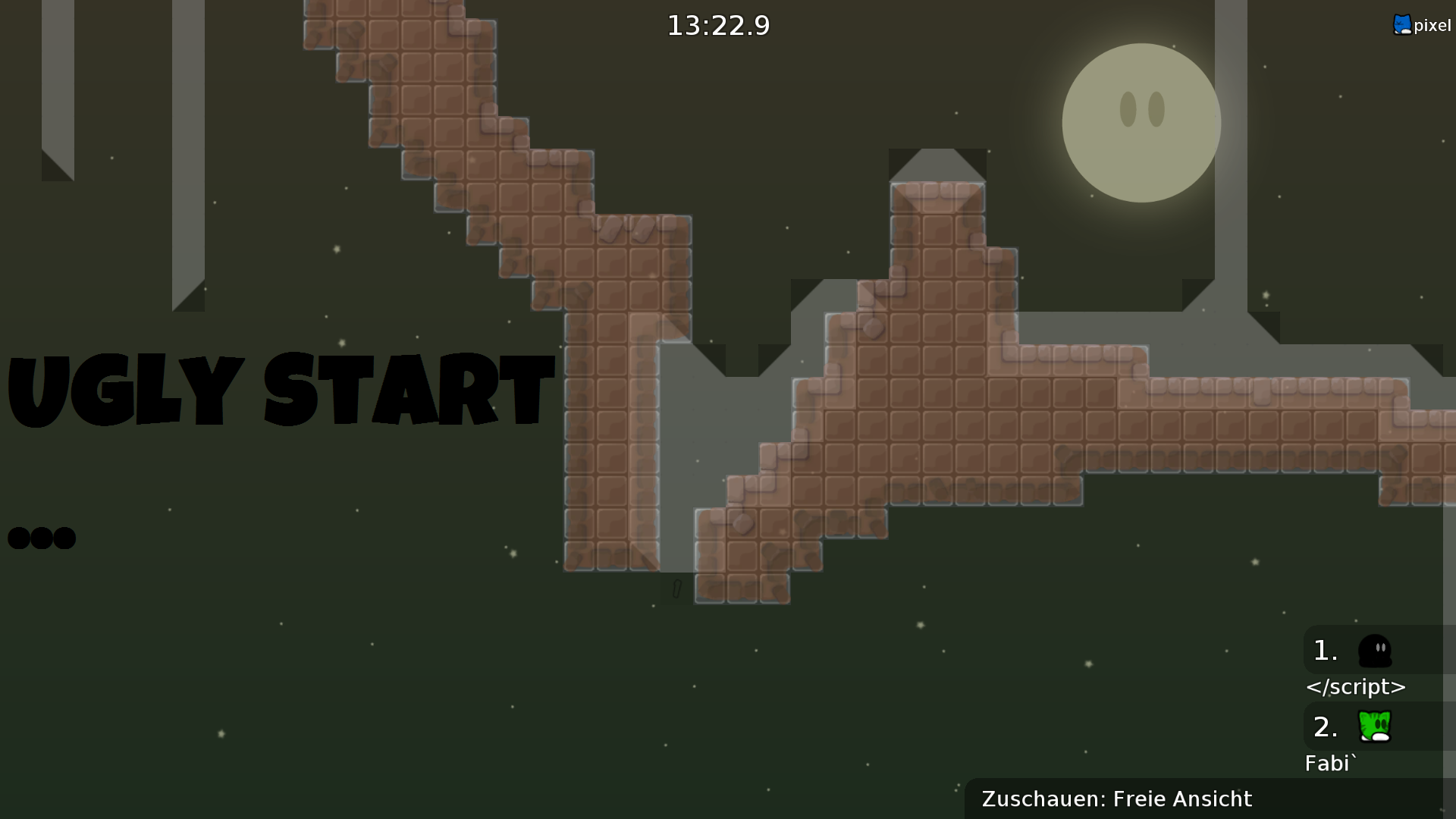Click the Zuschauen: Freie Ansicht spectator bar
Screen dimensions: 1456x819
(1116, 799)
